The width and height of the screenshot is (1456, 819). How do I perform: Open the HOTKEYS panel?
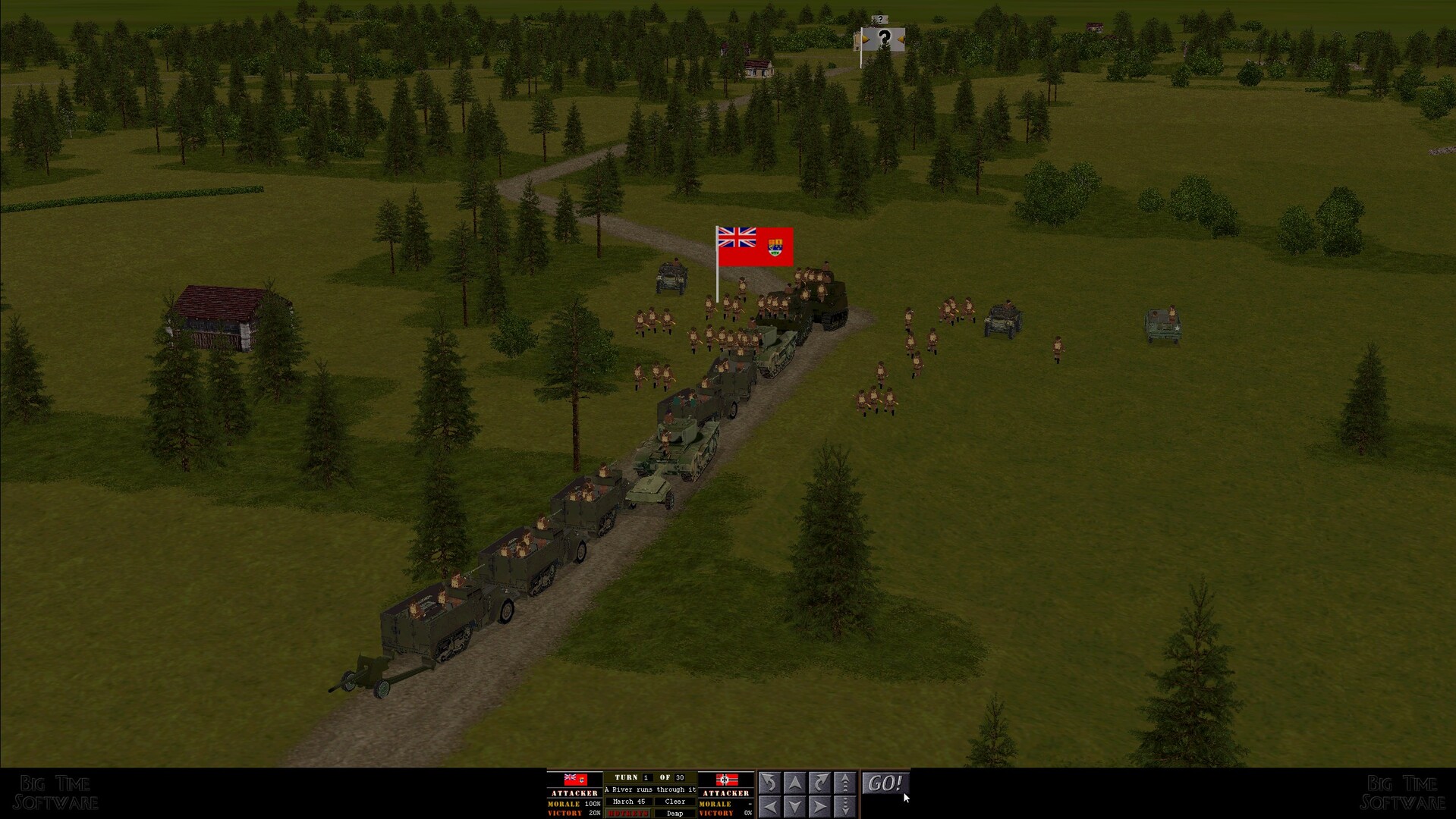coord(627,813)
